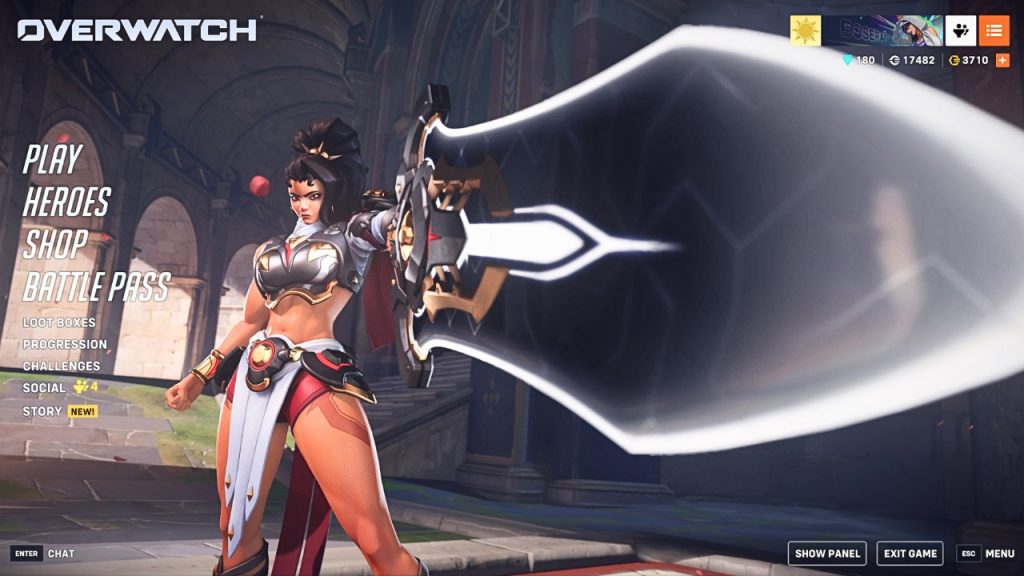Open the Social menu
The image size is (1024, 576).
tap(44, 388)
